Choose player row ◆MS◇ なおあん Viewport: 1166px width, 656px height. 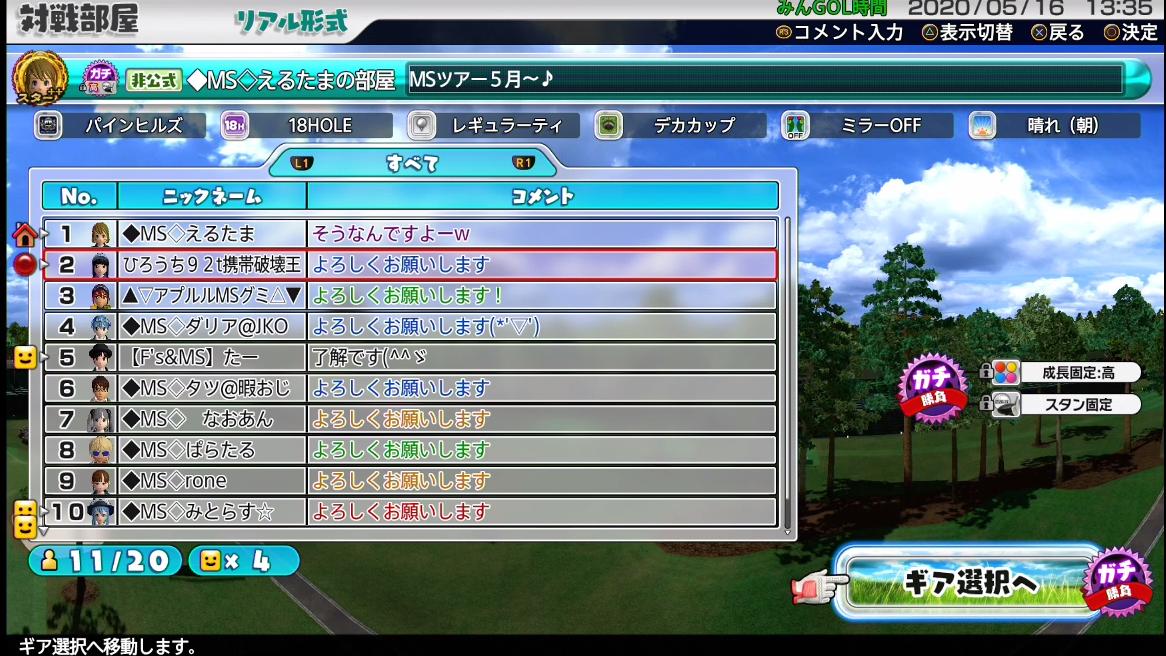pyautogui.click(x=410, y=419)
